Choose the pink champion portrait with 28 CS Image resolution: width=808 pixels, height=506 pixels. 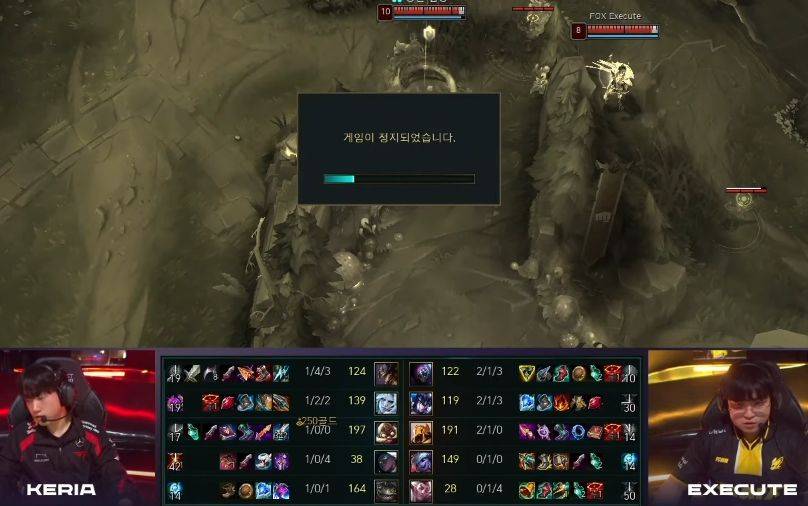[421, 490]
